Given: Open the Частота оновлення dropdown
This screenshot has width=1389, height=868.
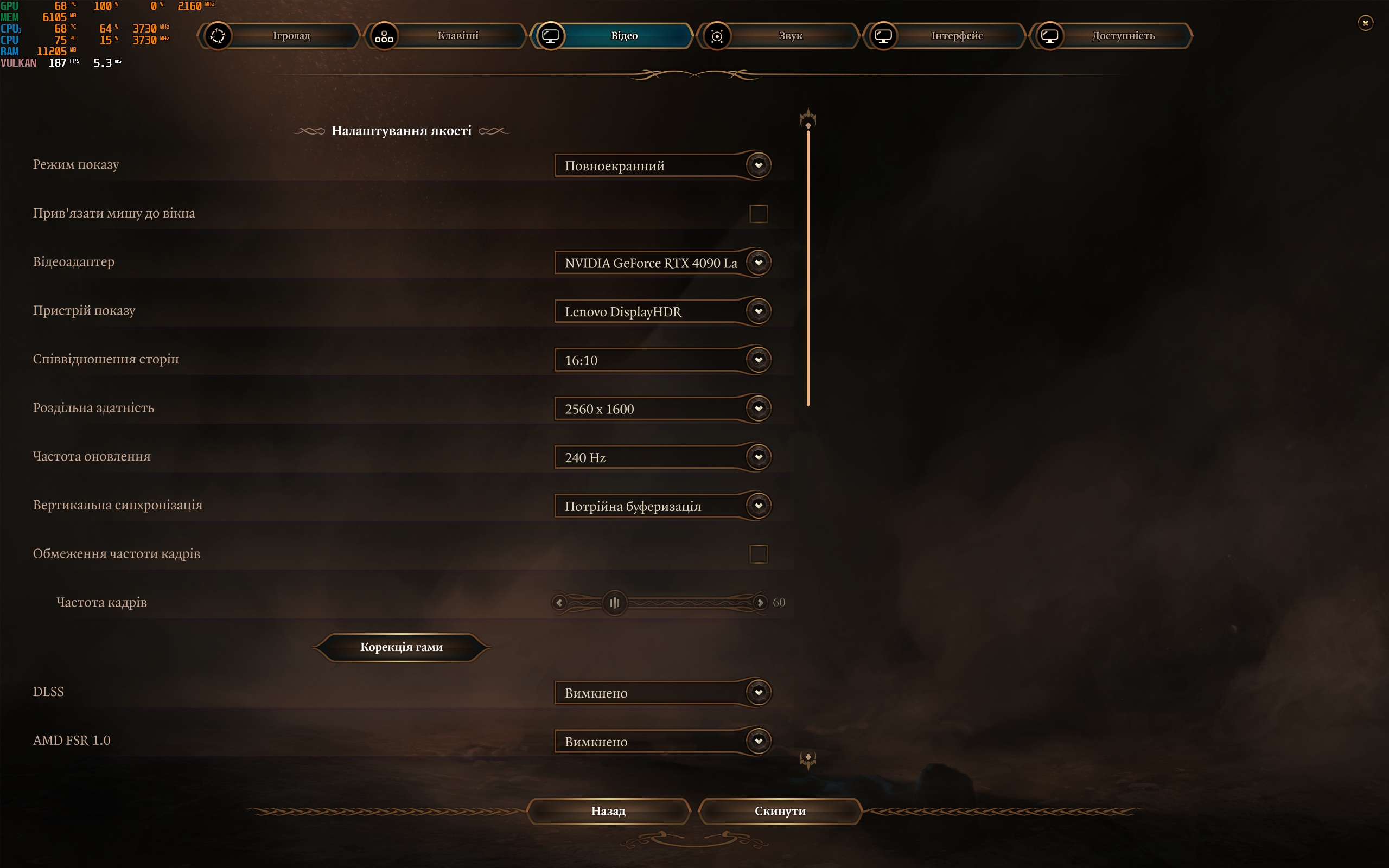Looking at the screenshot, I should [x=662, y=457].
